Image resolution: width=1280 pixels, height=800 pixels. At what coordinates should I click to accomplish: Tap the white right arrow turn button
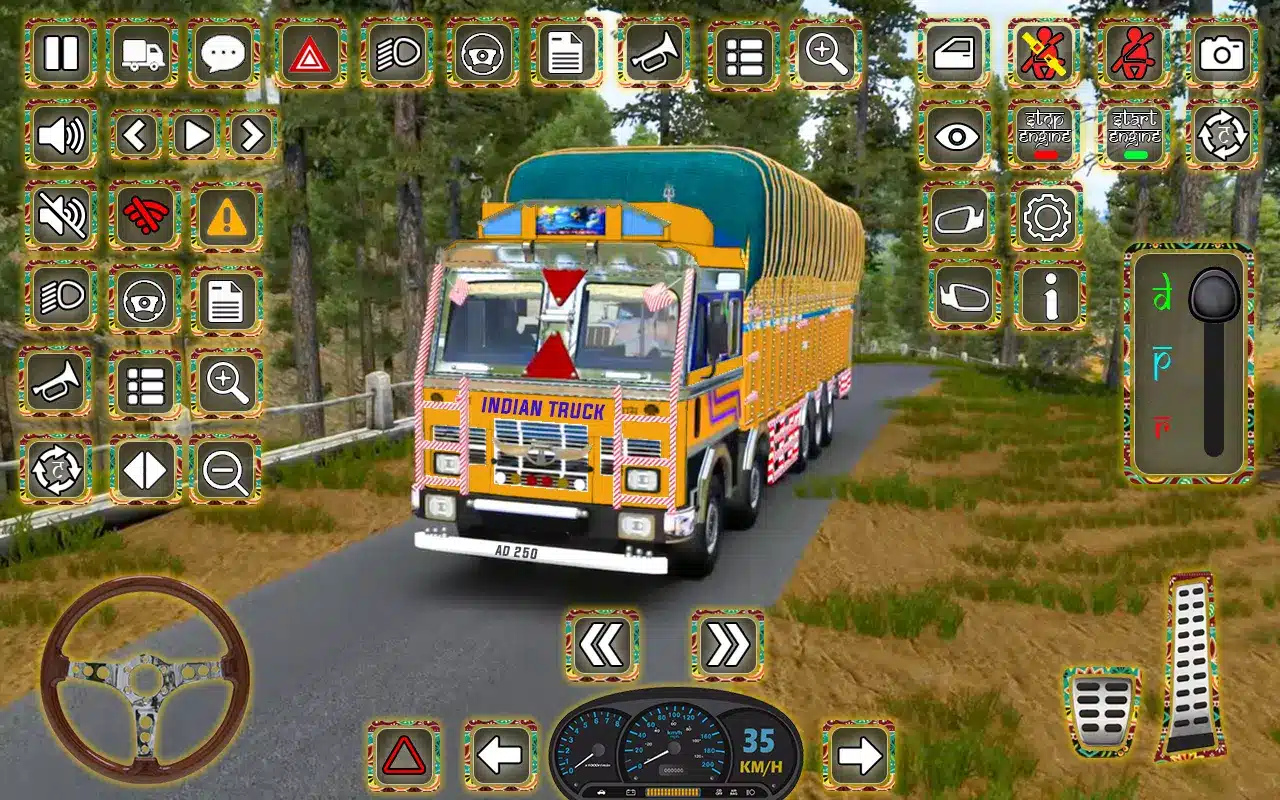[x=858, y=755]
